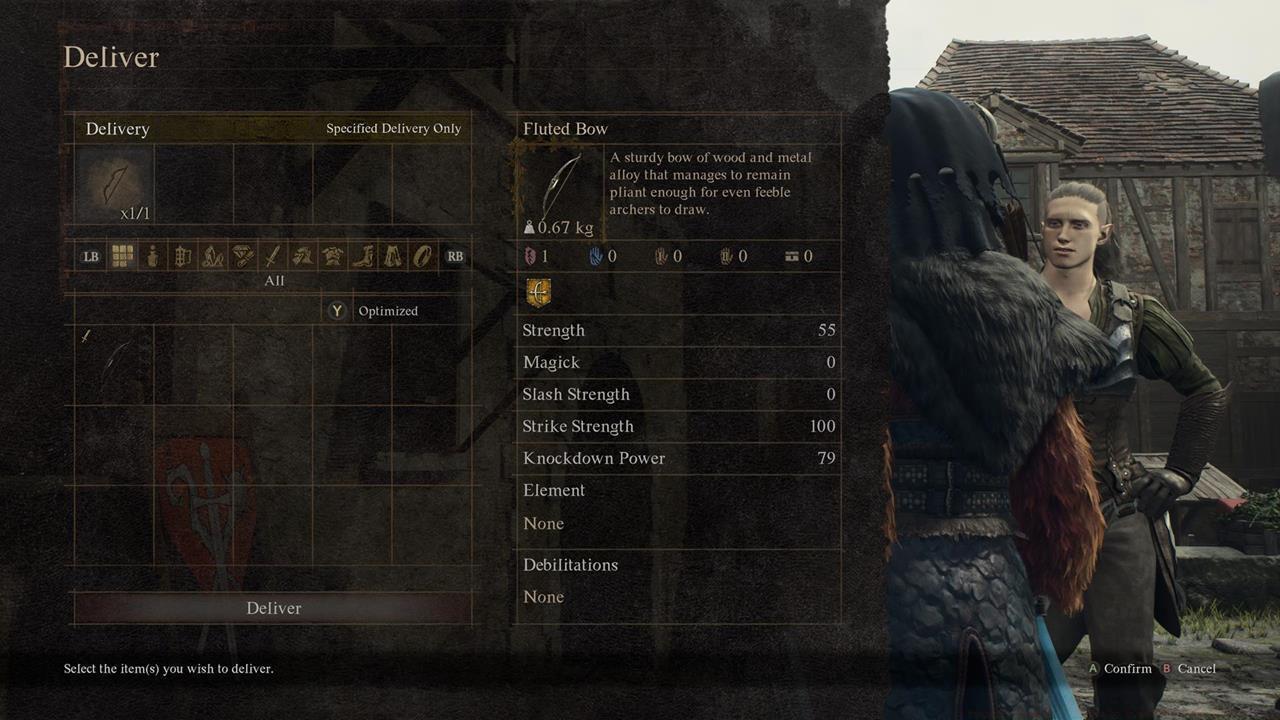The width and height of the screenshot is (1280, 720).
Task: Click the vocation shield icon on Fluted Bow
Action: 538,293
